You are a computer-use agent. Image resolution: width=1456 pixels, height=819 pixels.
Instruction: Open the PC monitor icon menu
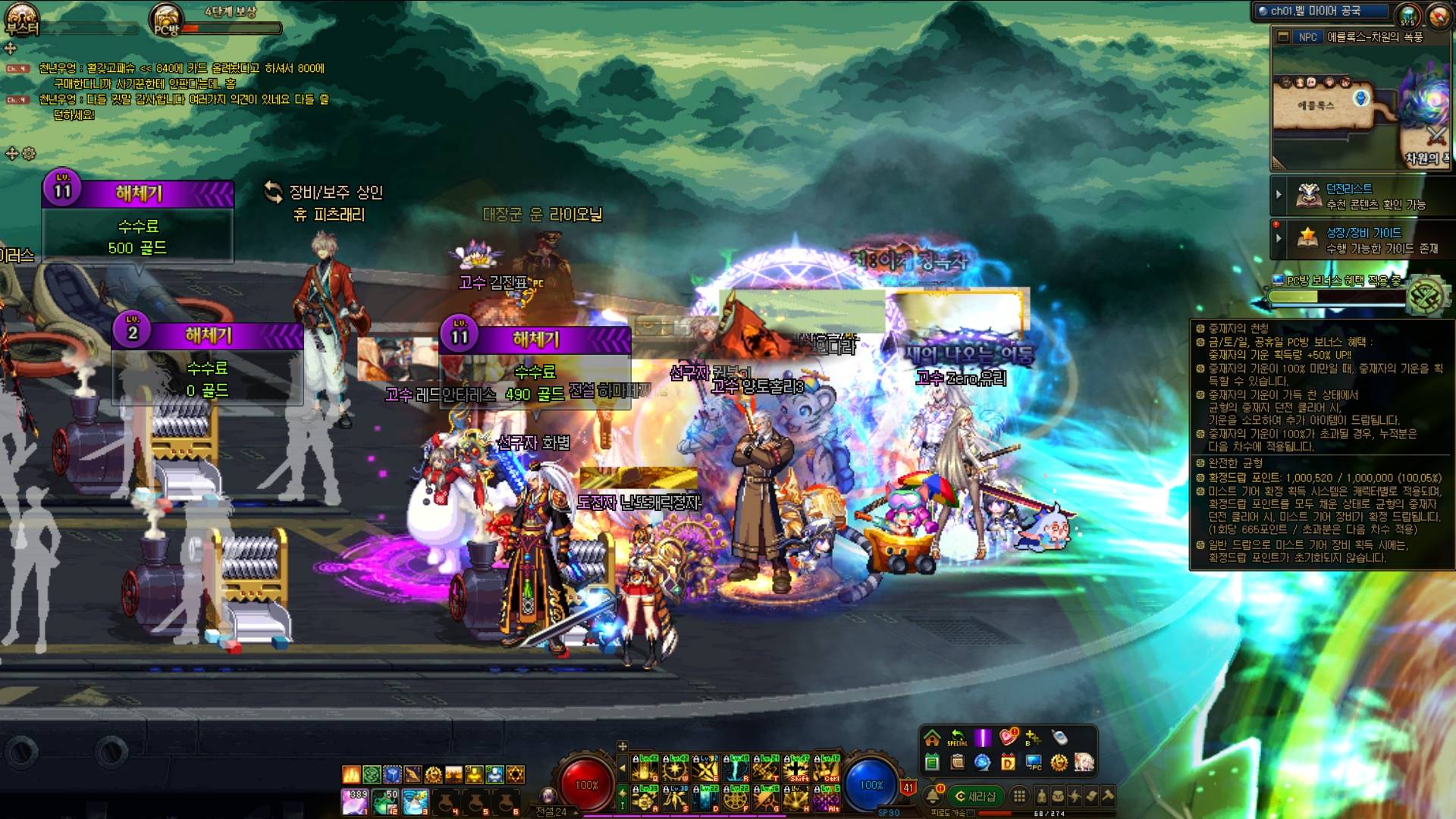pyautogui.click(x=1034, y=762)
